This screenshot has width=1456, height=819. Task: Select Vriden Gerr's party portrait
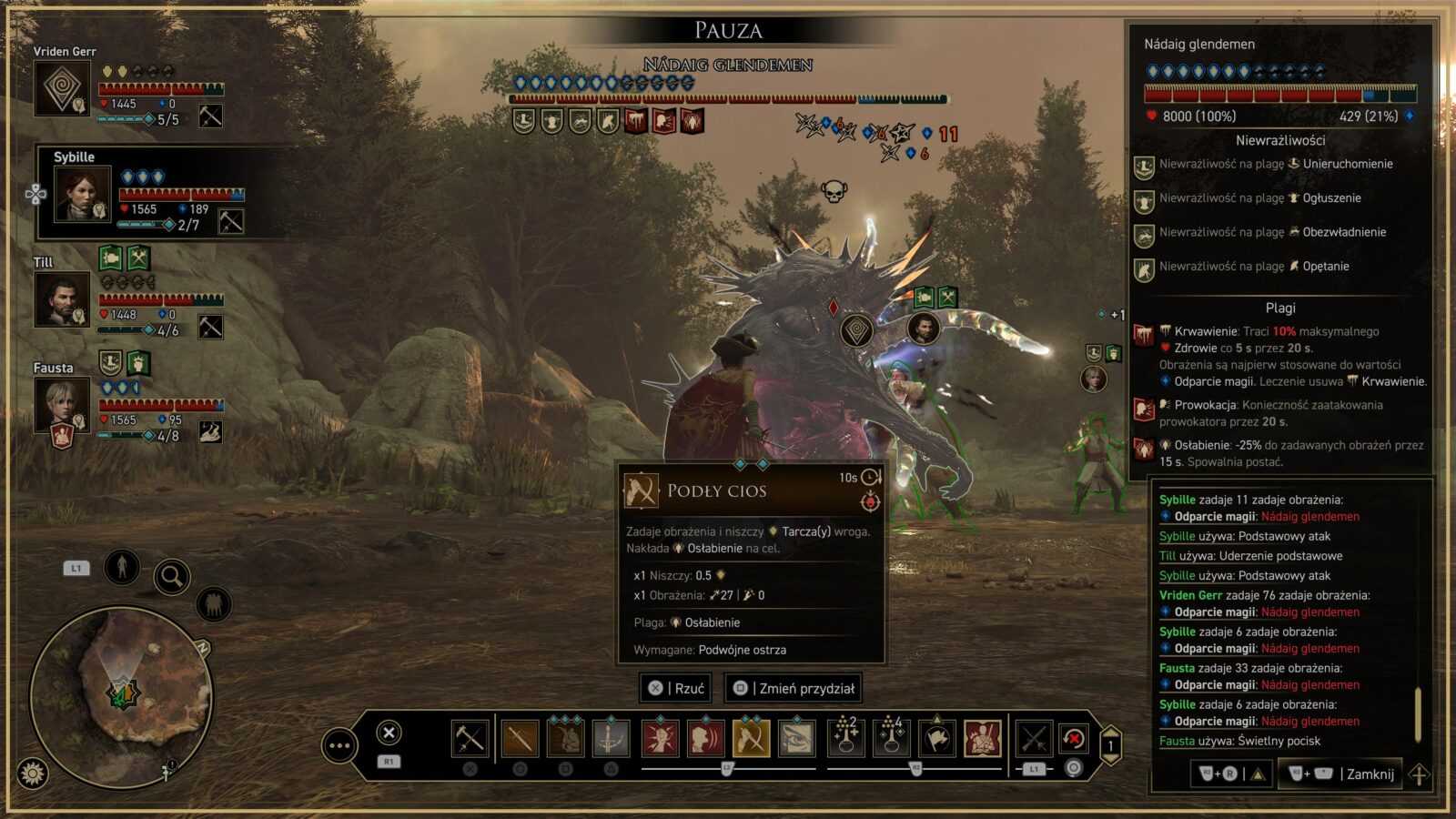coord(62,88)
